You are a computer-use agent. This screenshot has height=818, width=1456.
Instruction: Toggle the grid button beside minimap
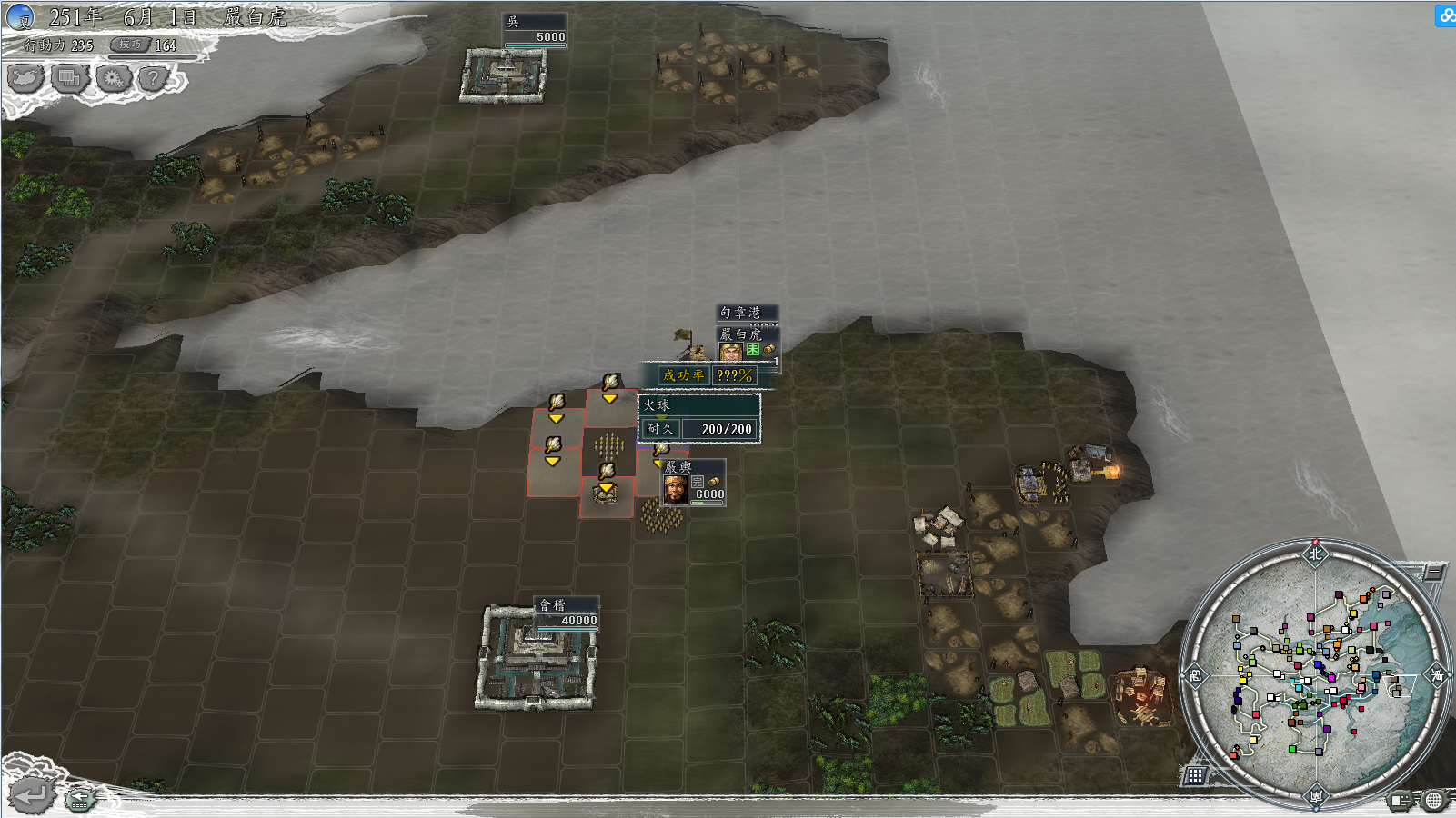click(1195, 775)
